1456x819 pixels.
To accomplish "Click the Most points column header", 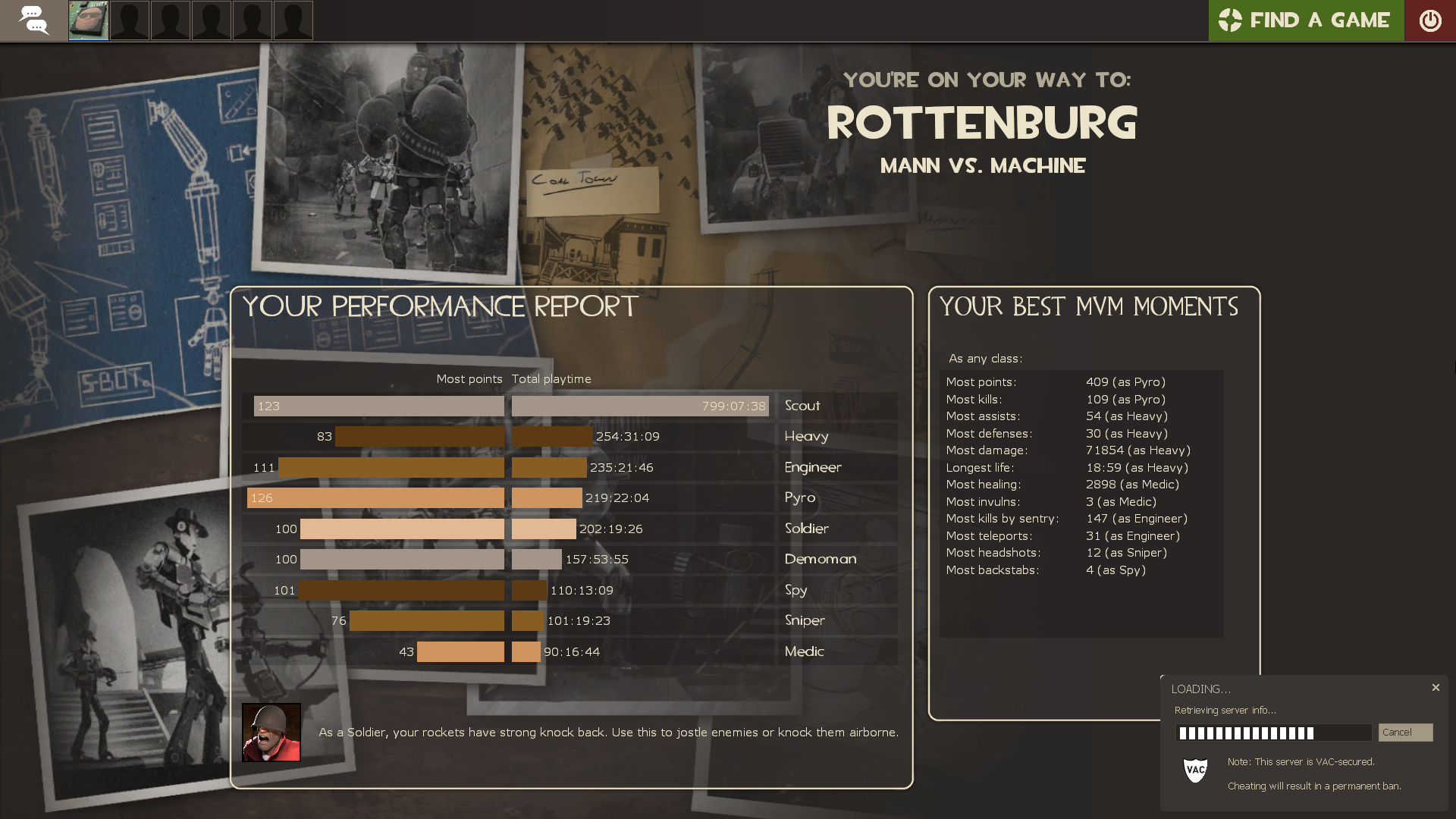I will 469,378.
